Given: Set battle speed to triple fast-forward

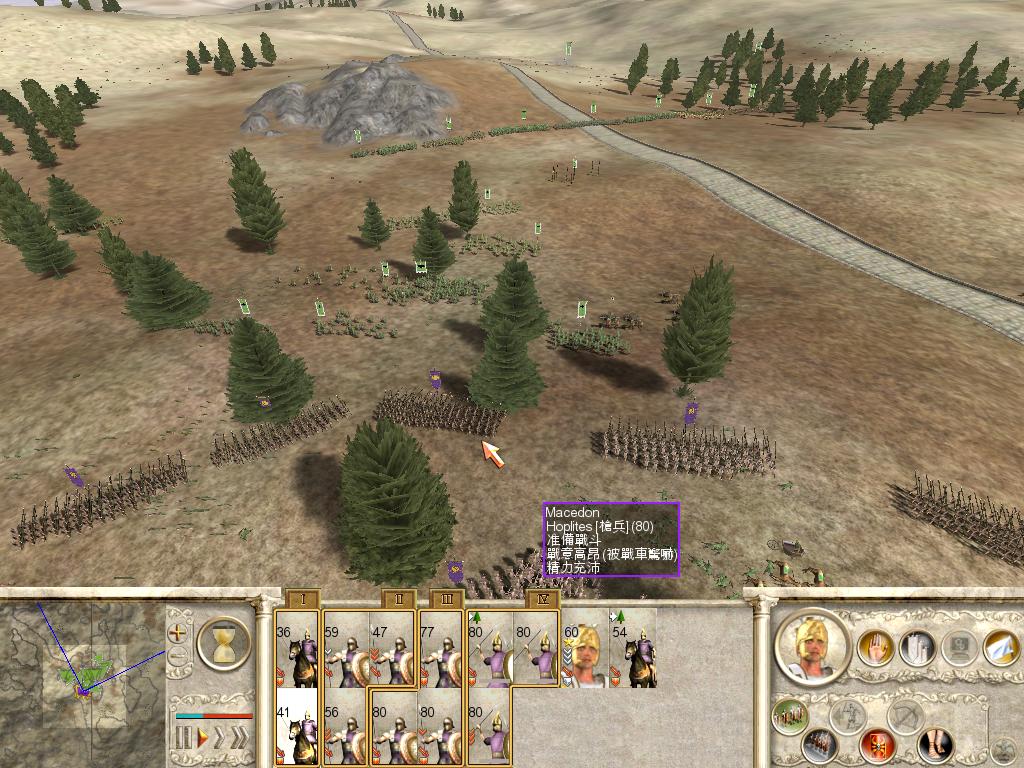Looking at the screenshot, I should tap(240, 739).
